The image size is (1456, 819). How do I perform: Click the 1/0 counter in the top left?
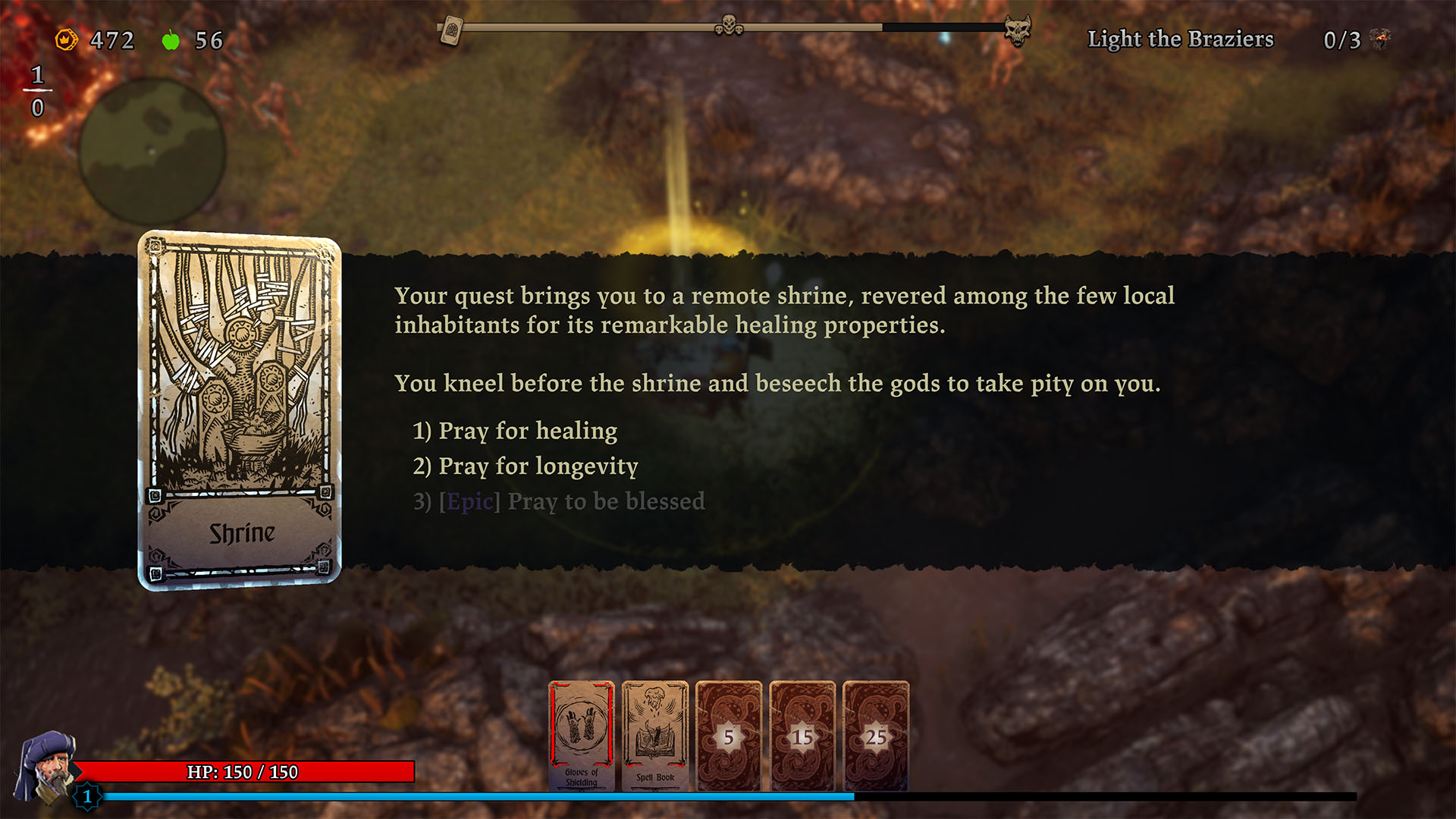pyautogui.click(x=37, y=91)
